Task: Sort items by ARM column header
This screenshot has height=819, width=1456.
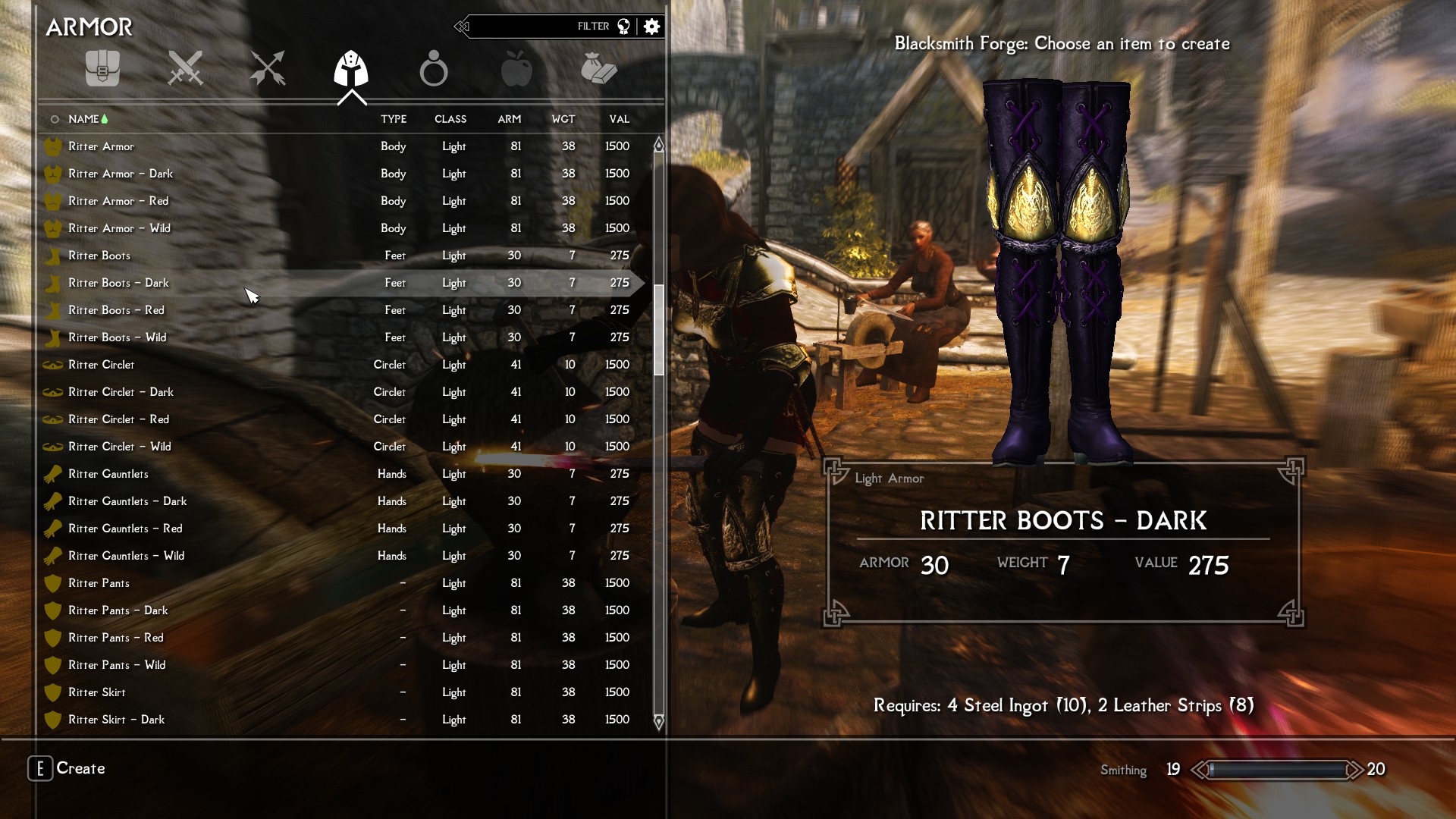Action: (509, 119)
